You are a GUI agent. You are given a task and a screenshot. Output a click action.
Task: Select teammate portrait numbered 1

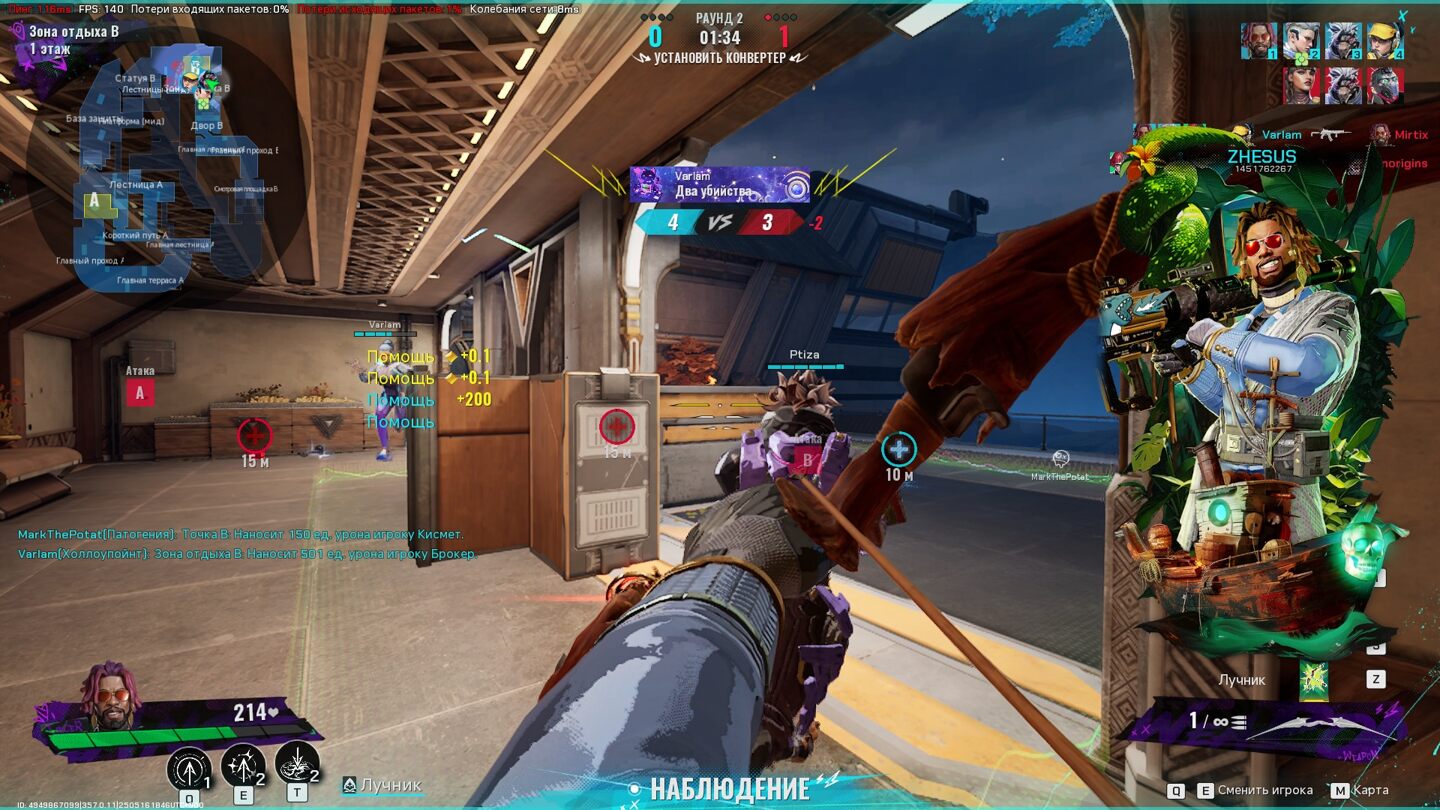tap(1259, 41)
